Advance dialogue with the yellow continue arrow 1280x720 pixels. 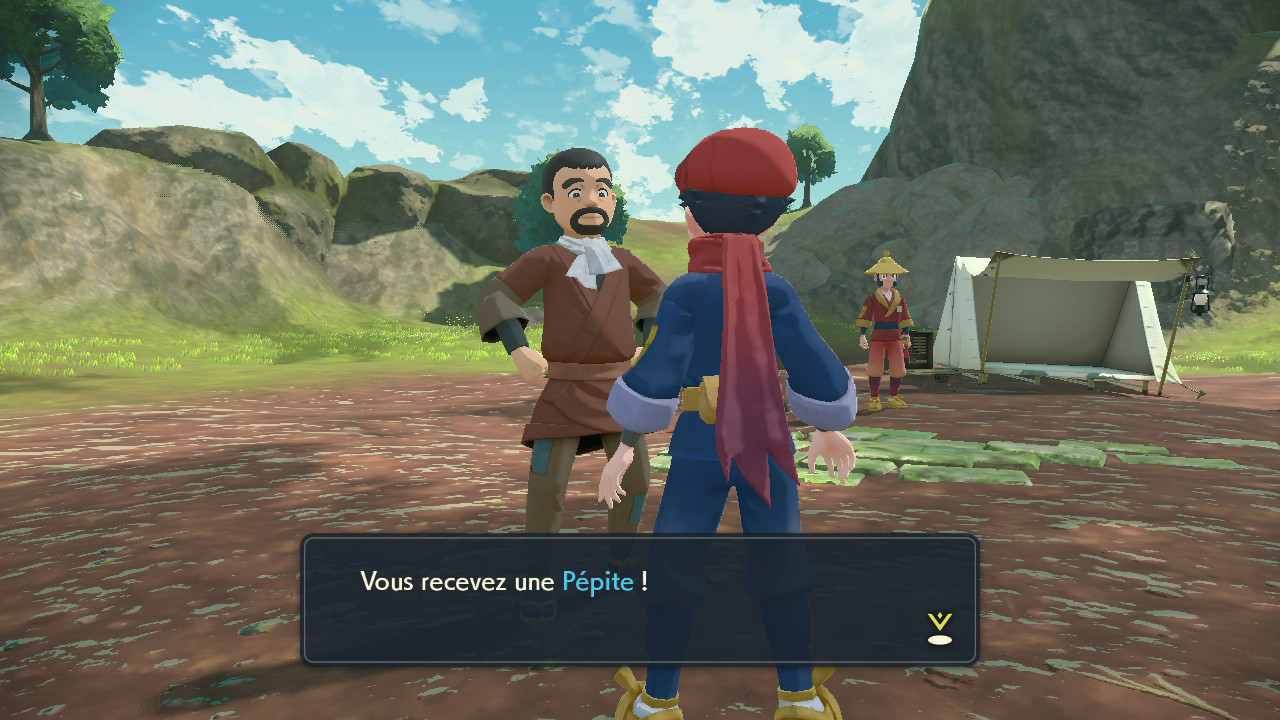939,629
